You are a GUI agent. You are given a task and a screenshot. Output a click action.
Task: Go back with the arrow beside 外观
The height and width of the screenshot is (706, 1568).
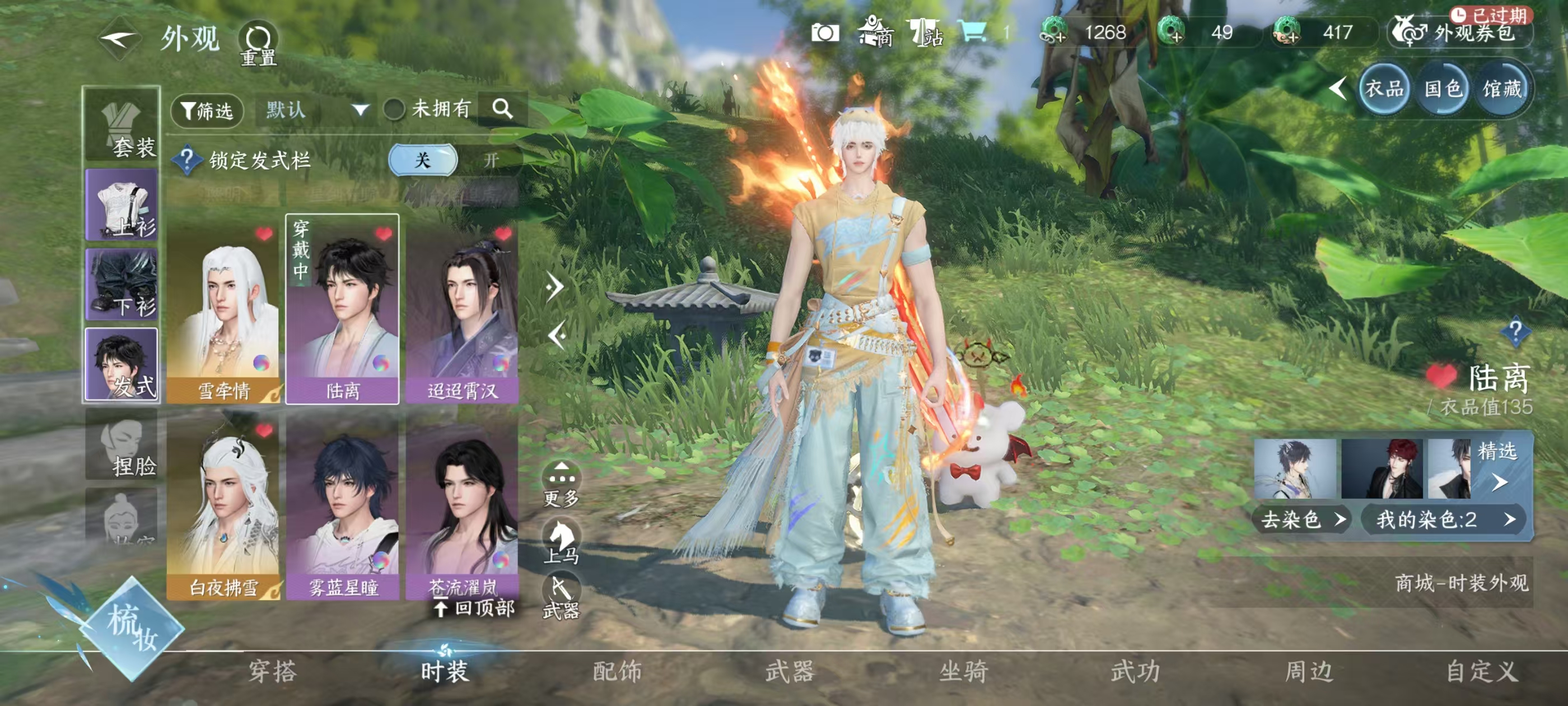point(119,40)
